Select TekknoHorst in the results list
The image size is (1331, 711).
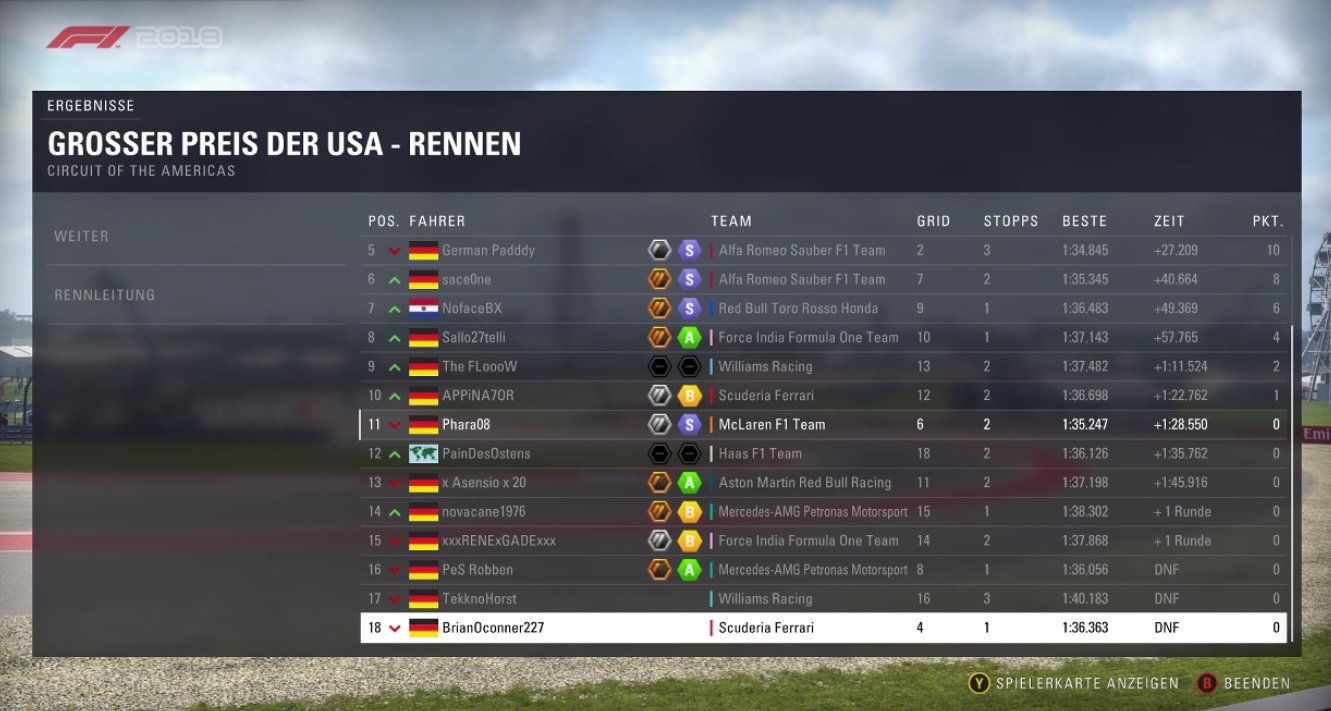coord(479,598)
